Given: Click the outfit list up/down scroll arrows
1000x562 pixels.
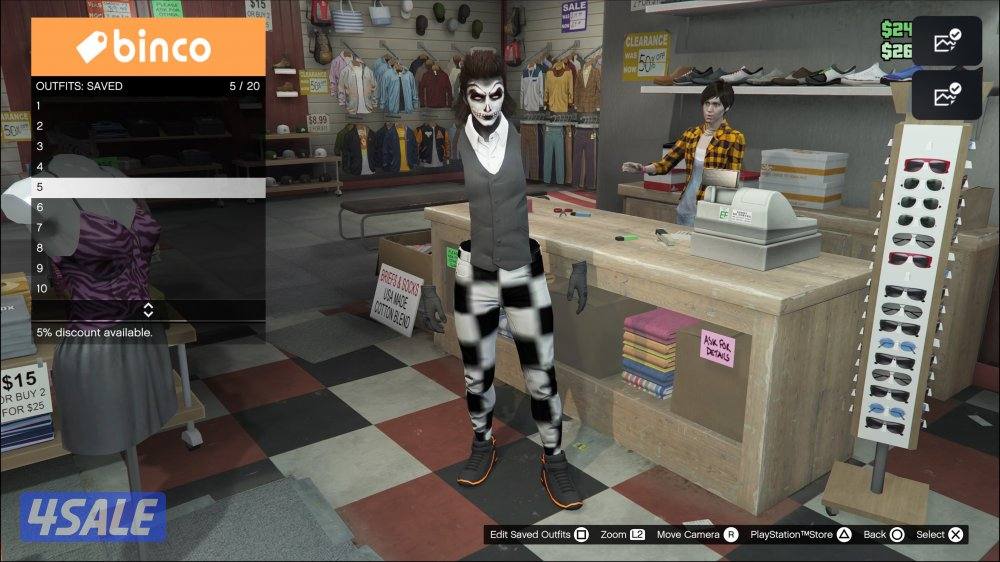Looking at the screenshot, I should pos(148,310).
